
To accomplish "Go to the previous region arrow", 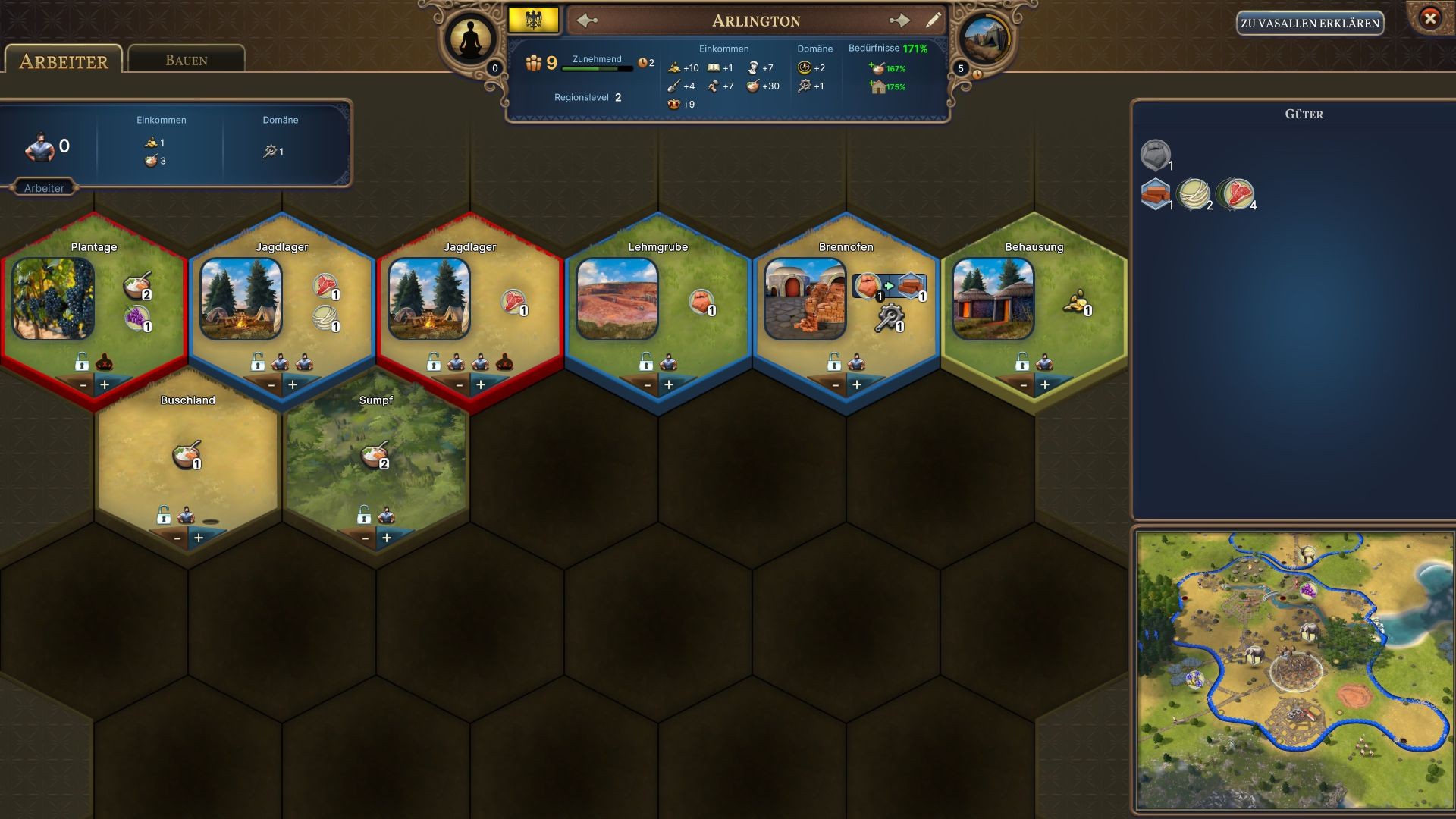I will tap(588, 20).
